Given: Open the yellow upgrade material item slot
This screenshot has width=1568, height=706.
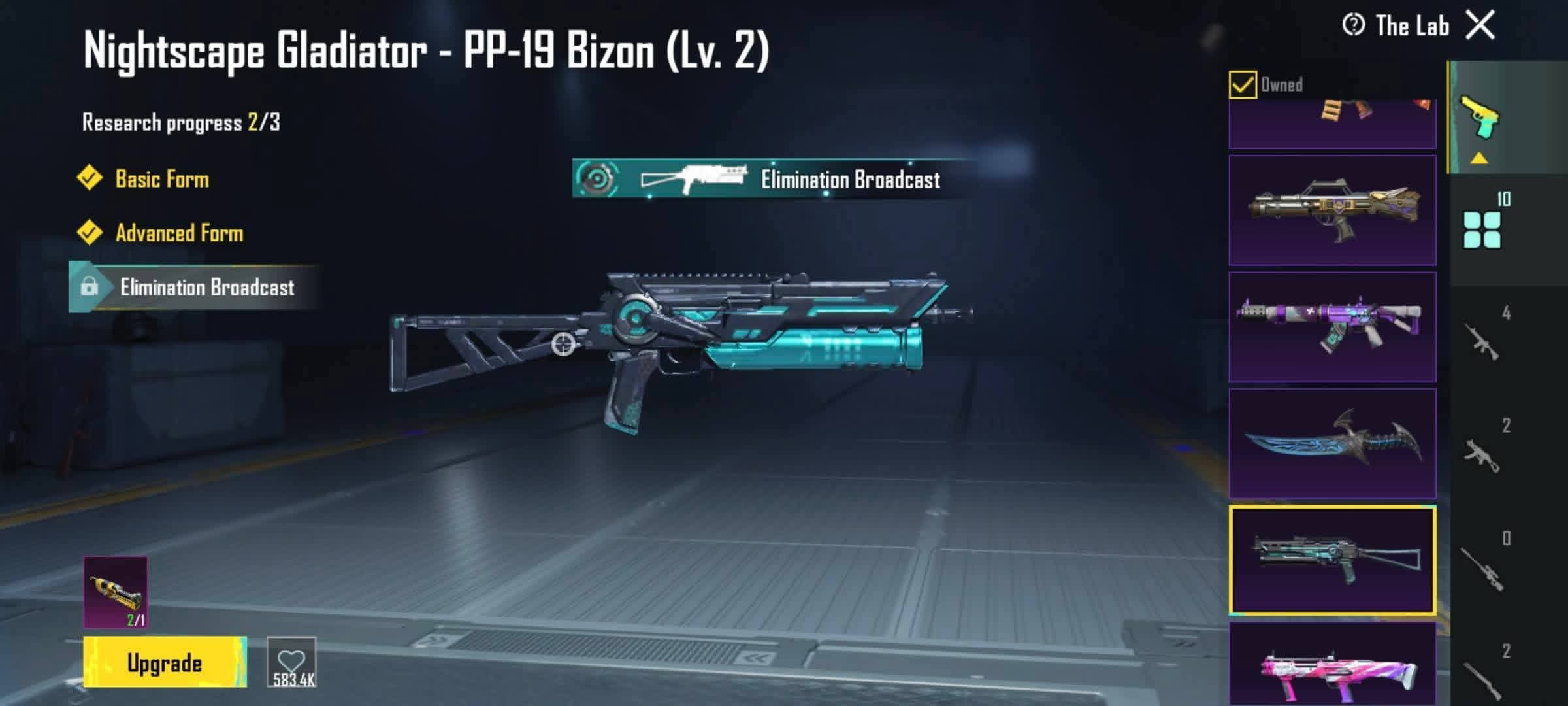Looking at the screenshot, I should [116, 592].
